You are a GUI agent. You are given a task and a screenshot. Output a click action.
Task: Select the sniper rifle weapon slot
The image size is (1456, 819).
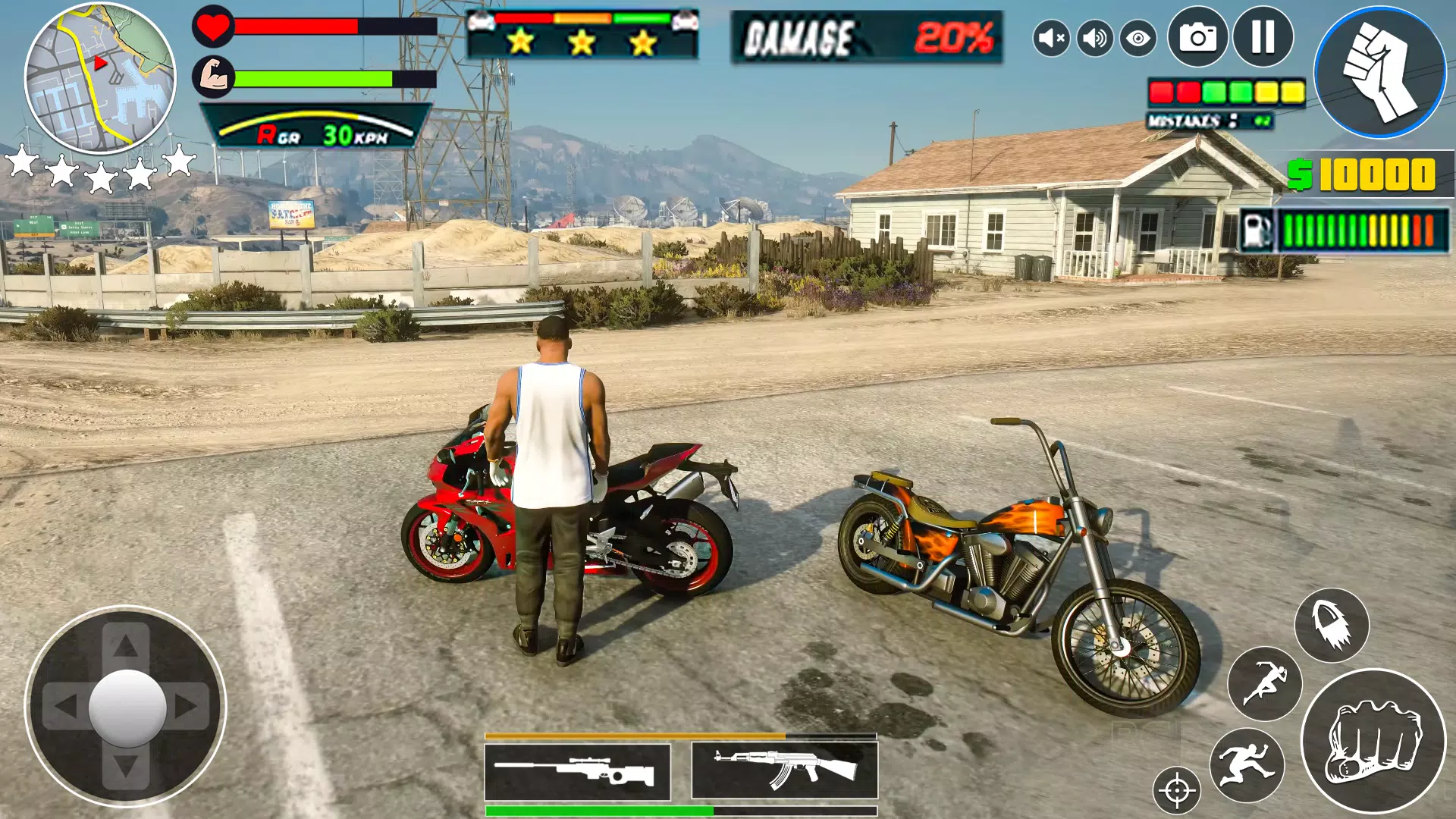pyautogui.click(x=578, y=771)
